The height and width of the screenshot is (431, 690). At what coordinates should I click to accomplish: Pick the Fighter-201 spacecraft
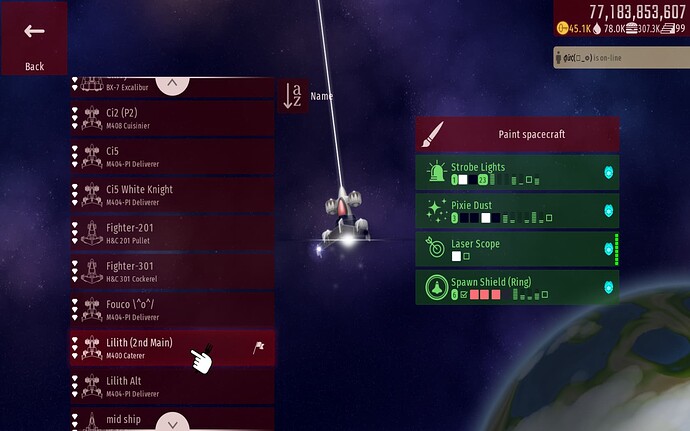[x=171, y=233]
